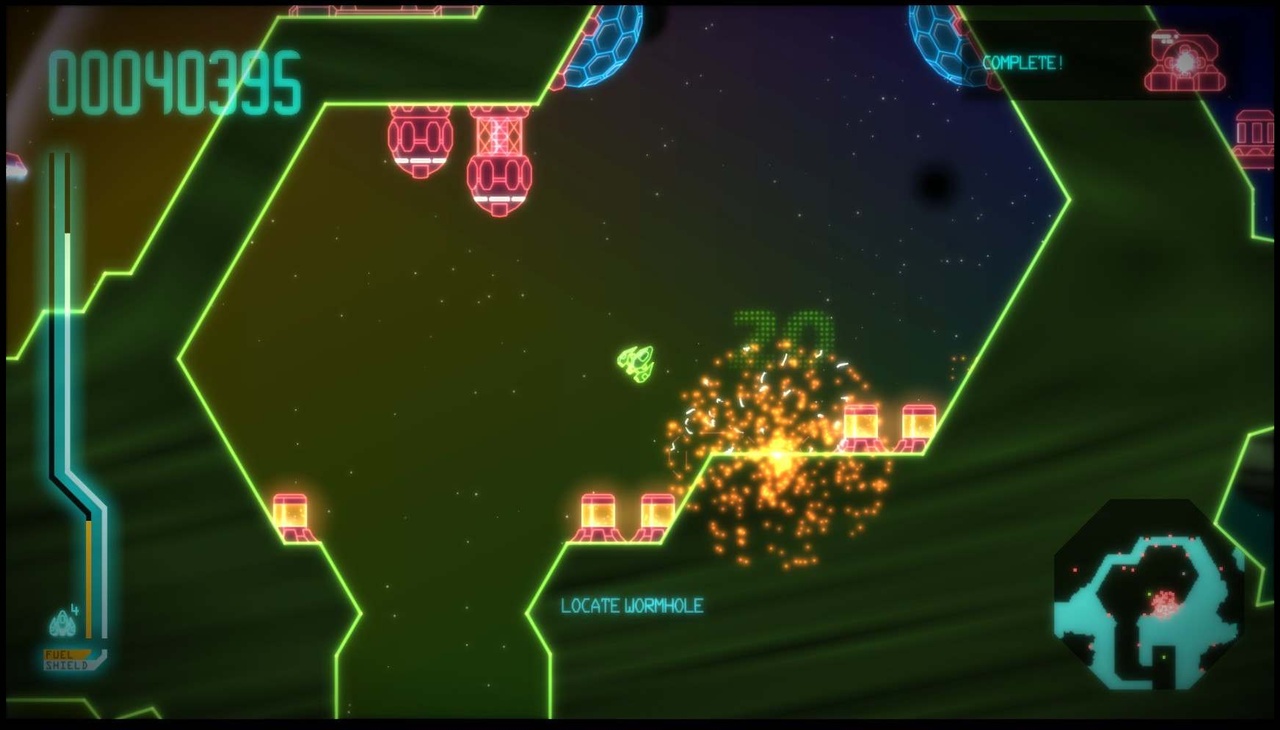Click the ship lives icon in HUD
Screen dimensions: 1280x730
coord(62,623)
